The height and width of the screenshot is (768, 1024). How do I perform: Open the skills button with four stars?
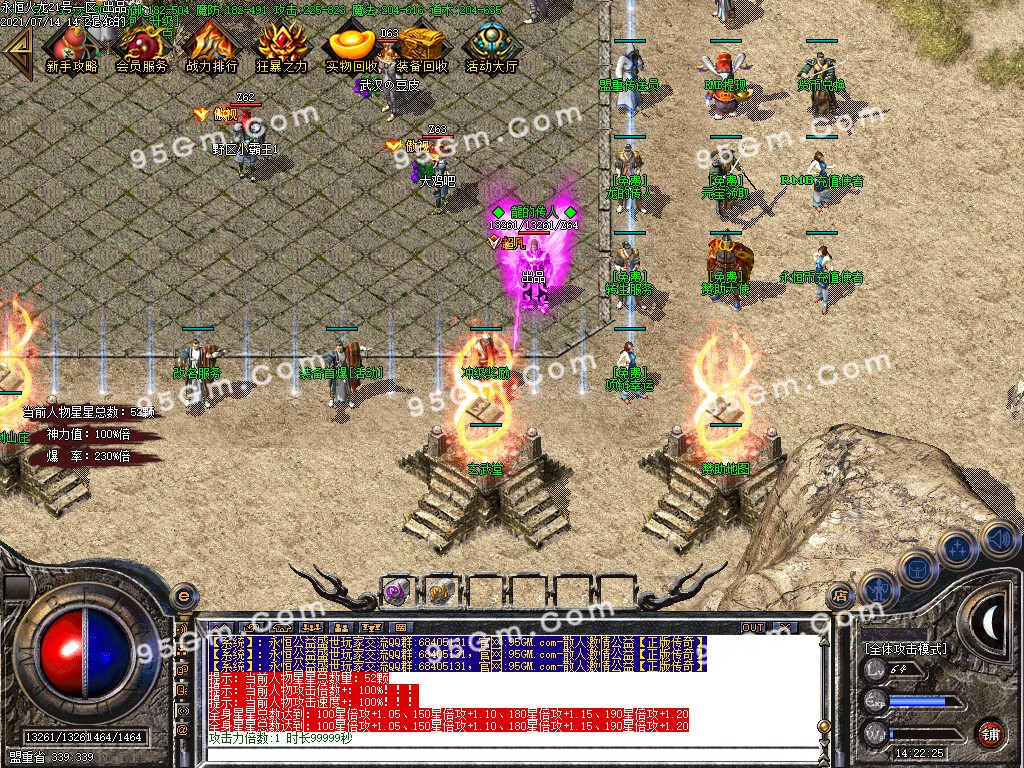coord(958,548)
